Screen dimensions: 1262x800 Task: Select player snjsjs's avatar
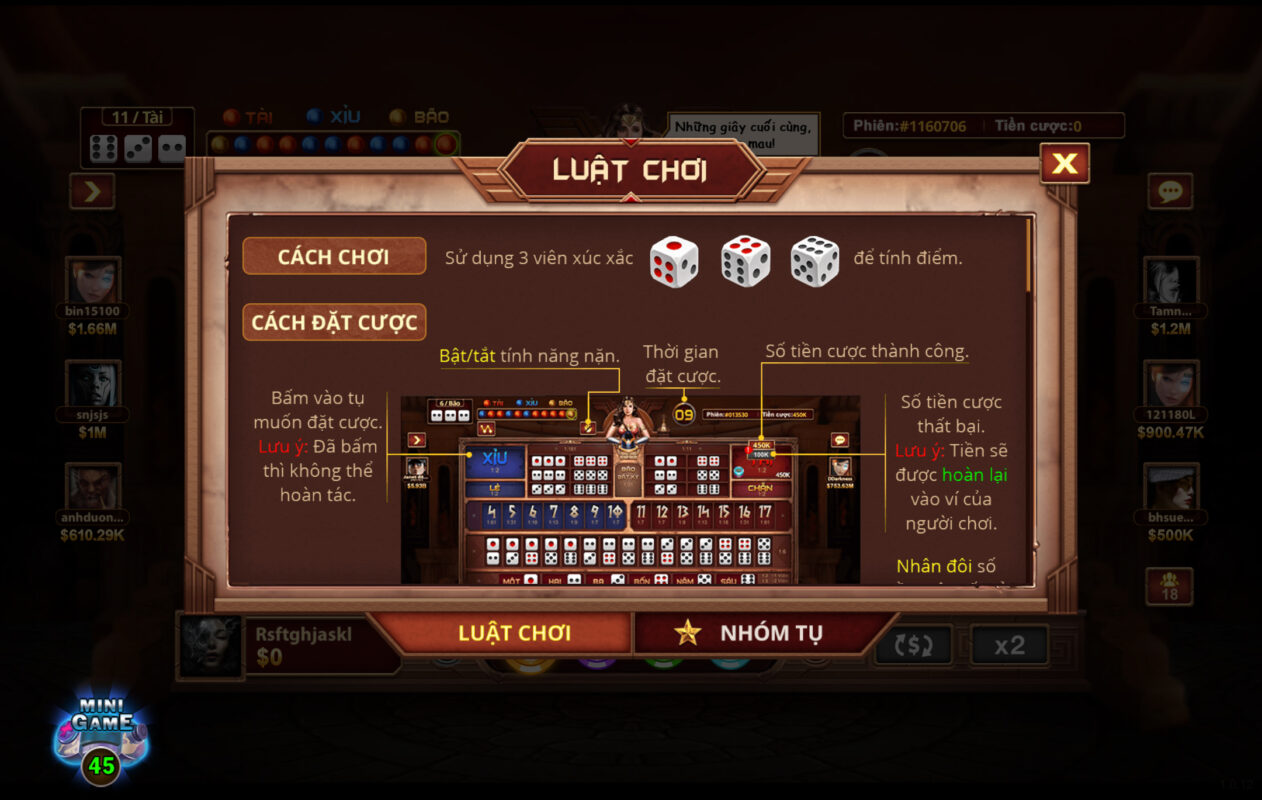(x=92, y=384)
